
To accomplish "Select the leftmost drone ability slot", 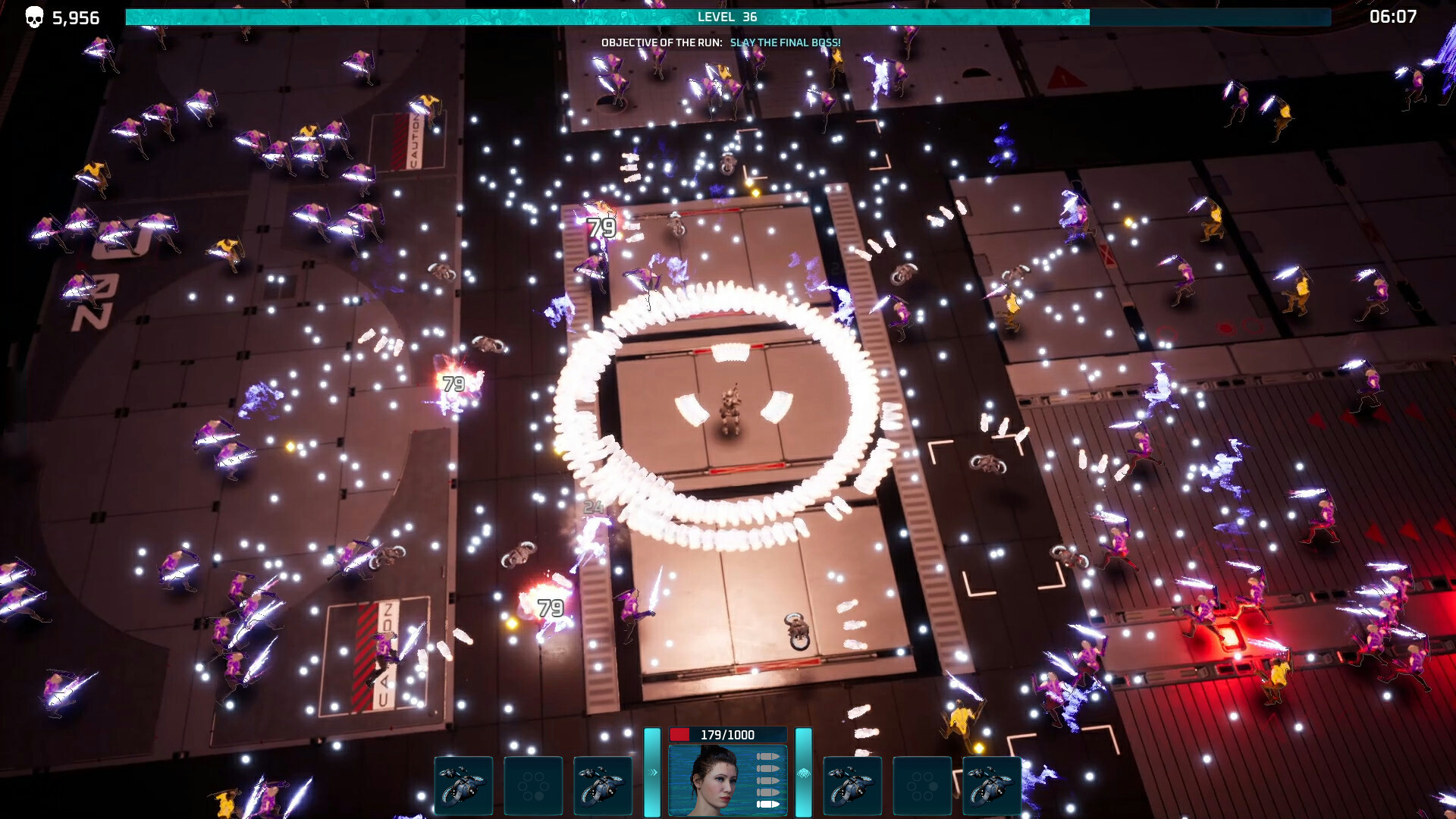I will tap(464, 786).
